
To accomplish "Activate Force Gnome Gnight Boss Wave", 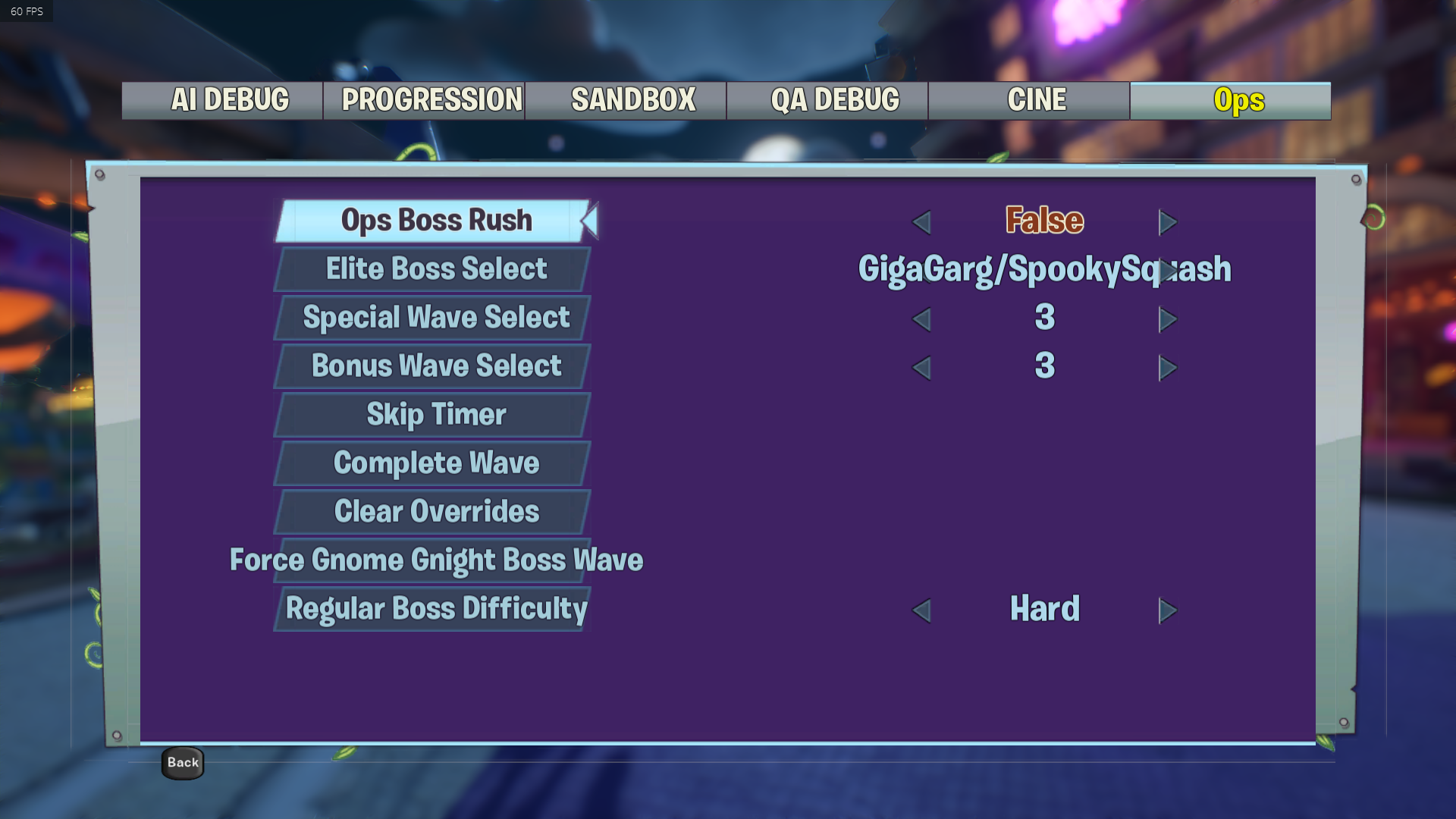I will coord(435,560).
